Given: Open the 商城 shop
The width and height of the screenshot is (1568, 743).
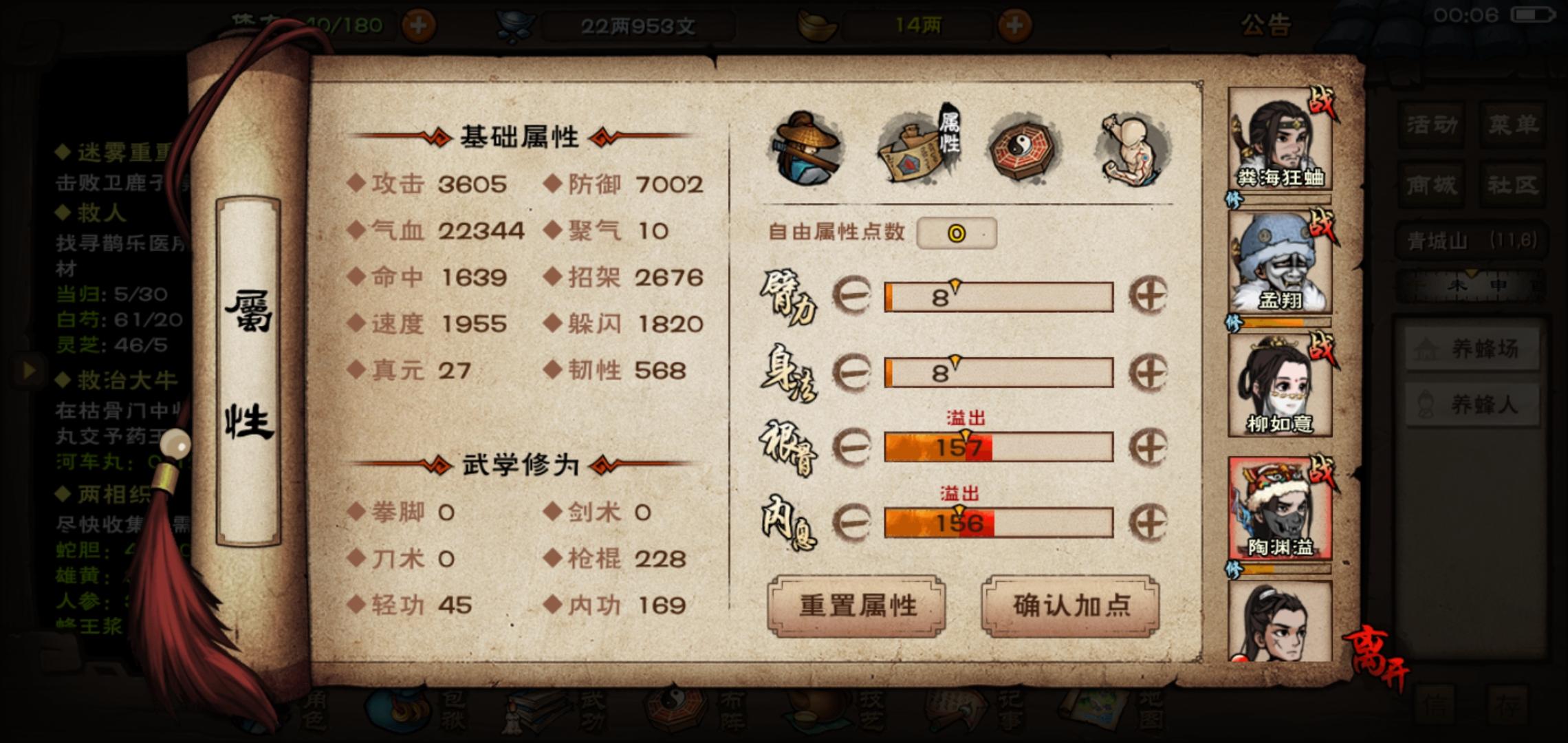Looking at the screenshot, I should click(x=1432, y=182).
